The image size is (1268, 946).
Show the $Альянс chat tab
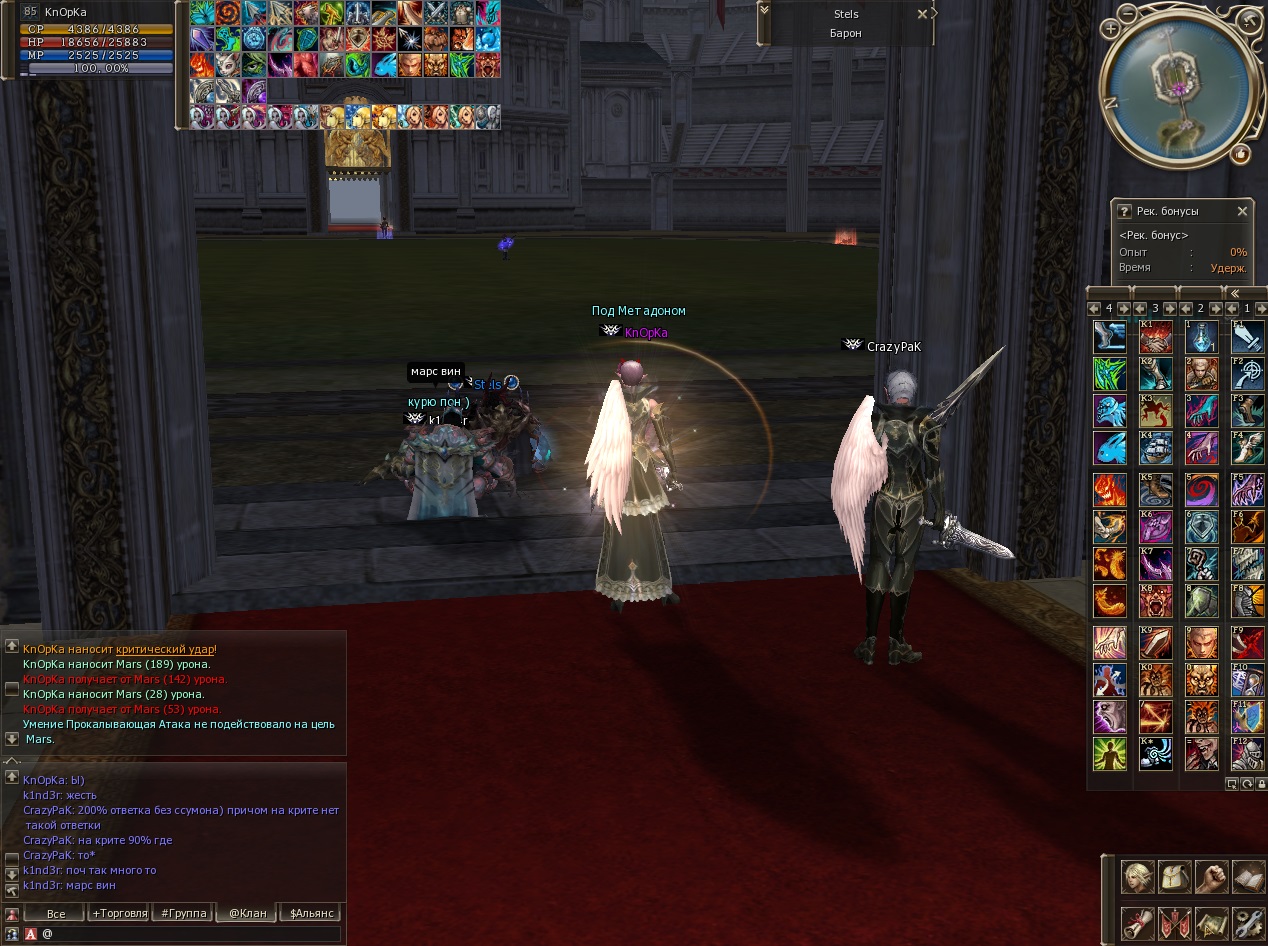311,913
